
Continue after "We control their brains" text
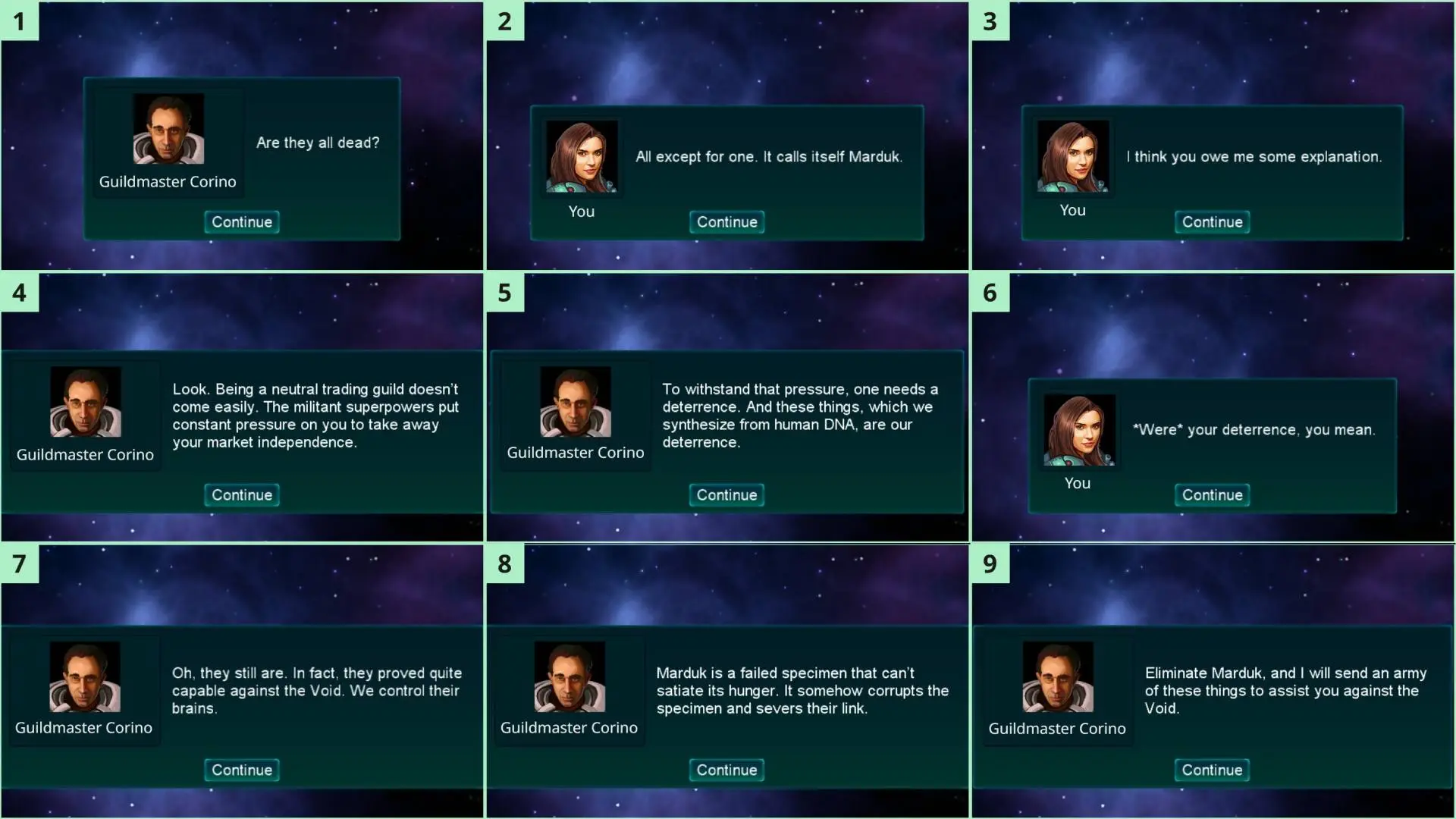tap(242, 770)
